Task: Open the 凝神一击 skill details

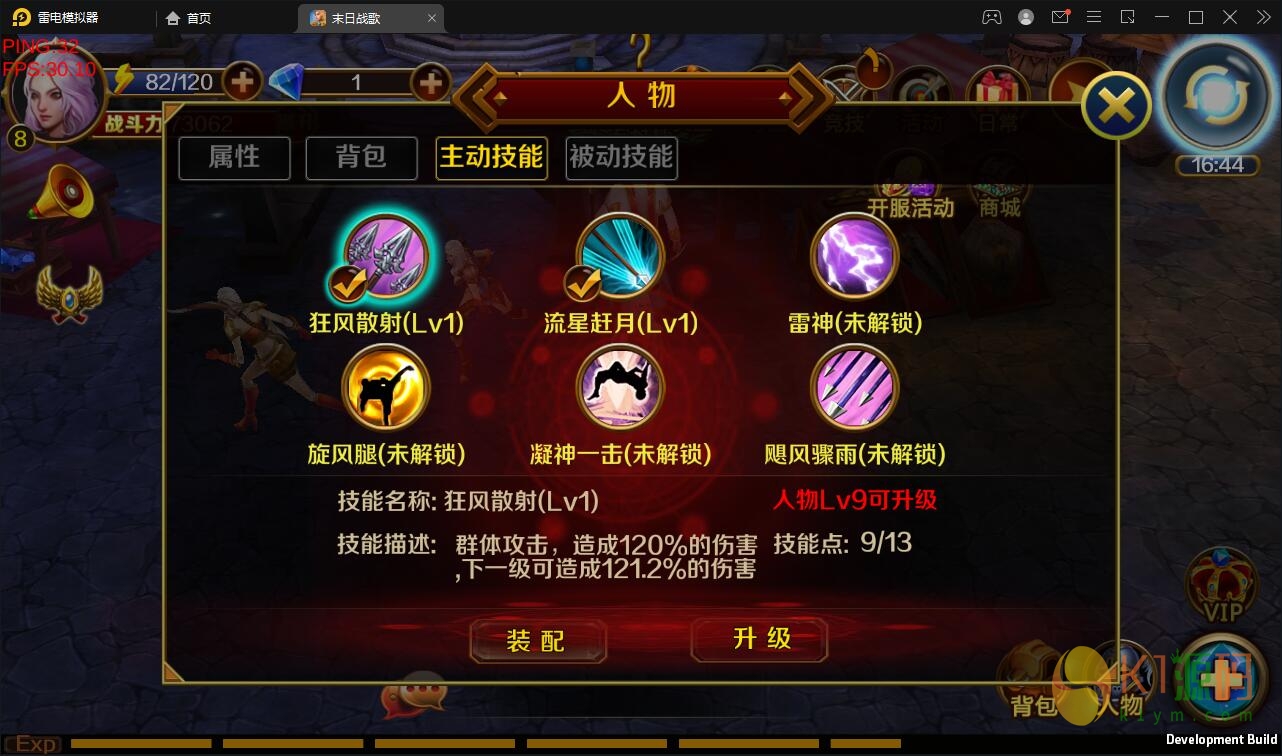Action: (x=618, y=388)
